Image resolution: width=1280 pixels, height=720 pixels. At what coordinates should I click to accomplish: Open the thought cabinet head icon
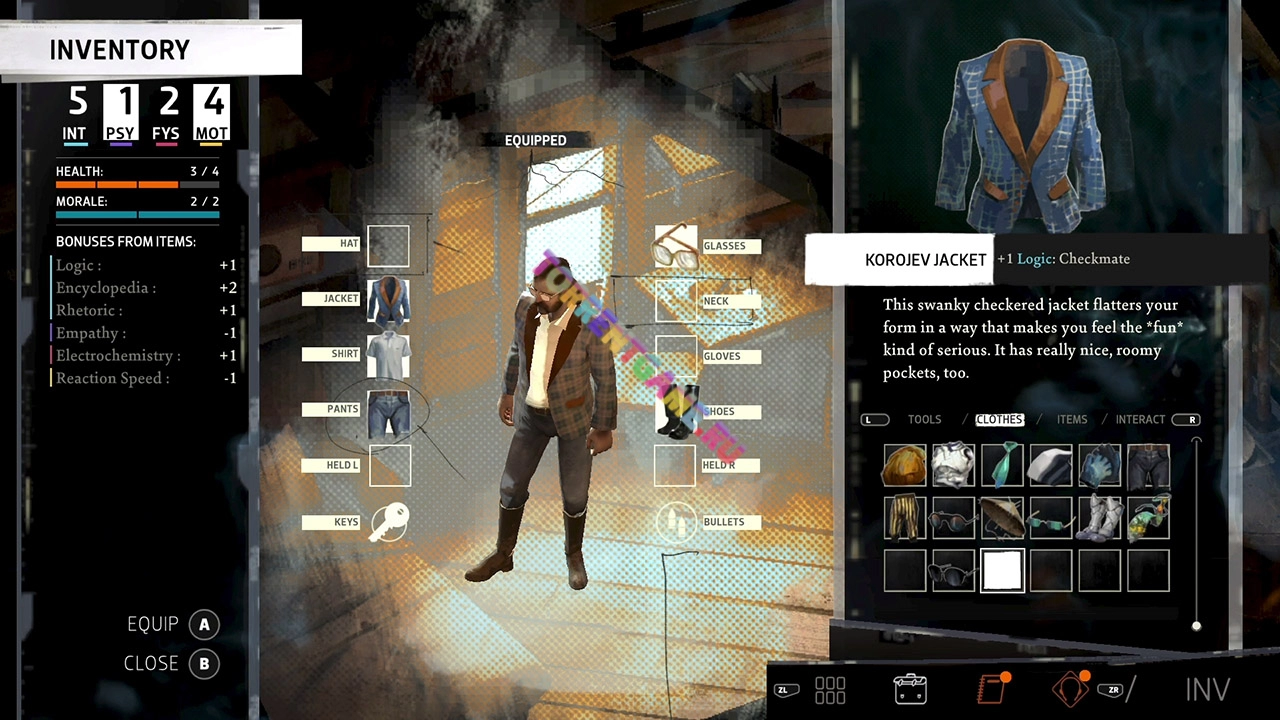1070,689
